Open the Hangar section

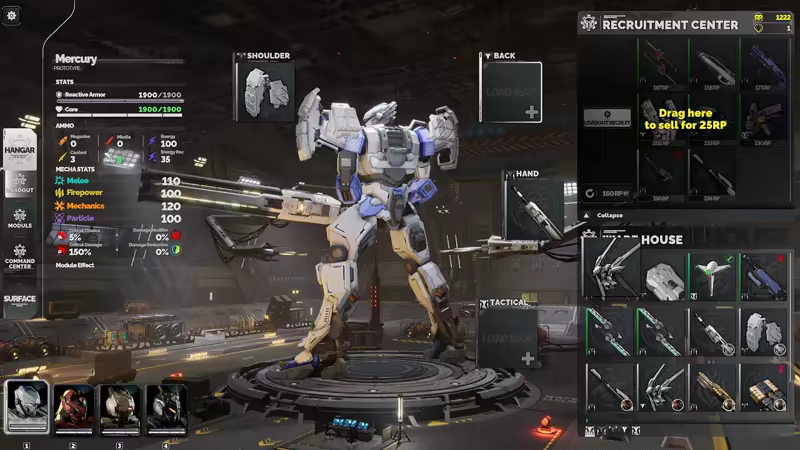click(20, 148)
